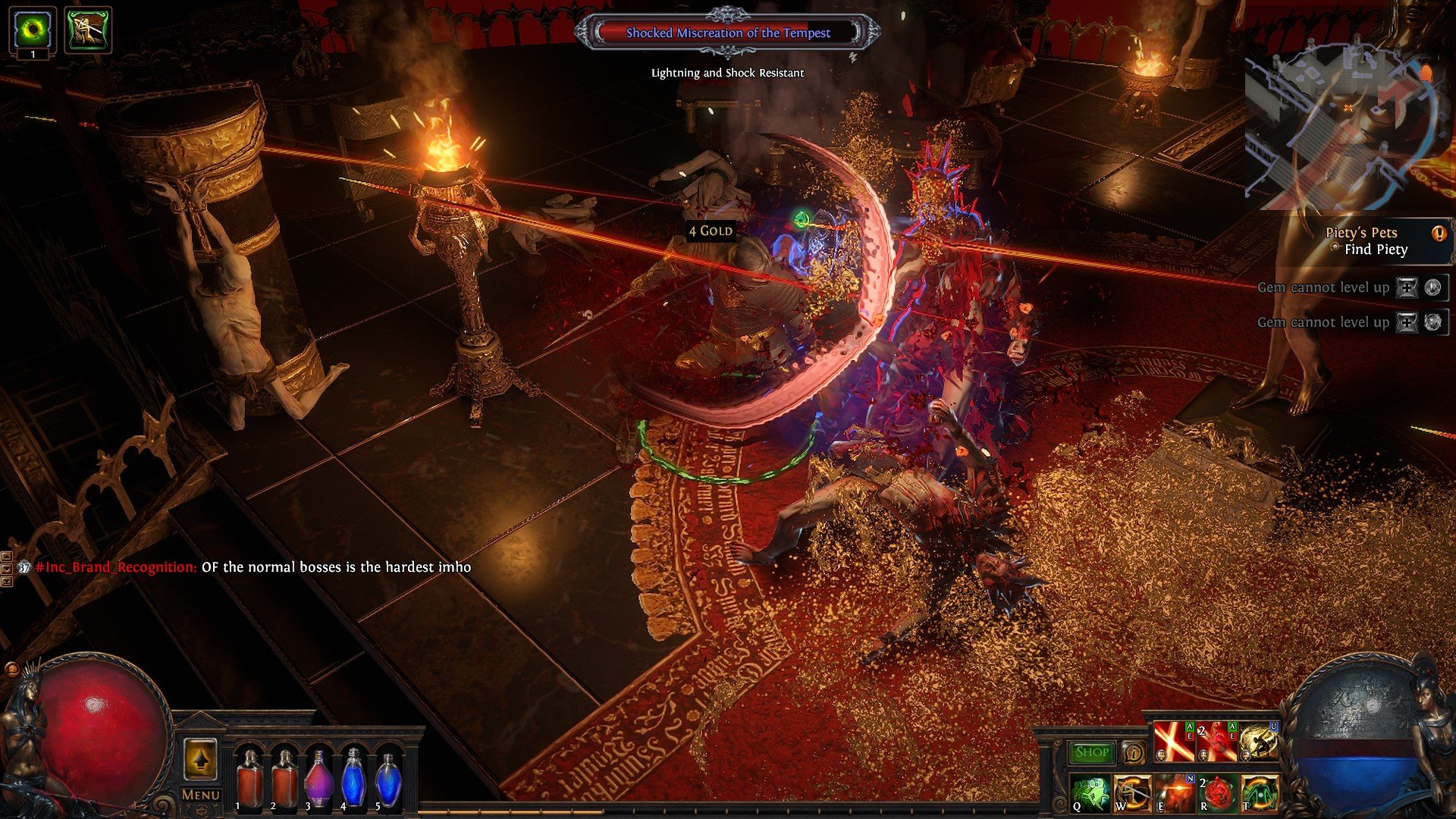This screenshot has height=819, width=1456.
Task: Open the Menu button
Action: click(x=200, y=795)
